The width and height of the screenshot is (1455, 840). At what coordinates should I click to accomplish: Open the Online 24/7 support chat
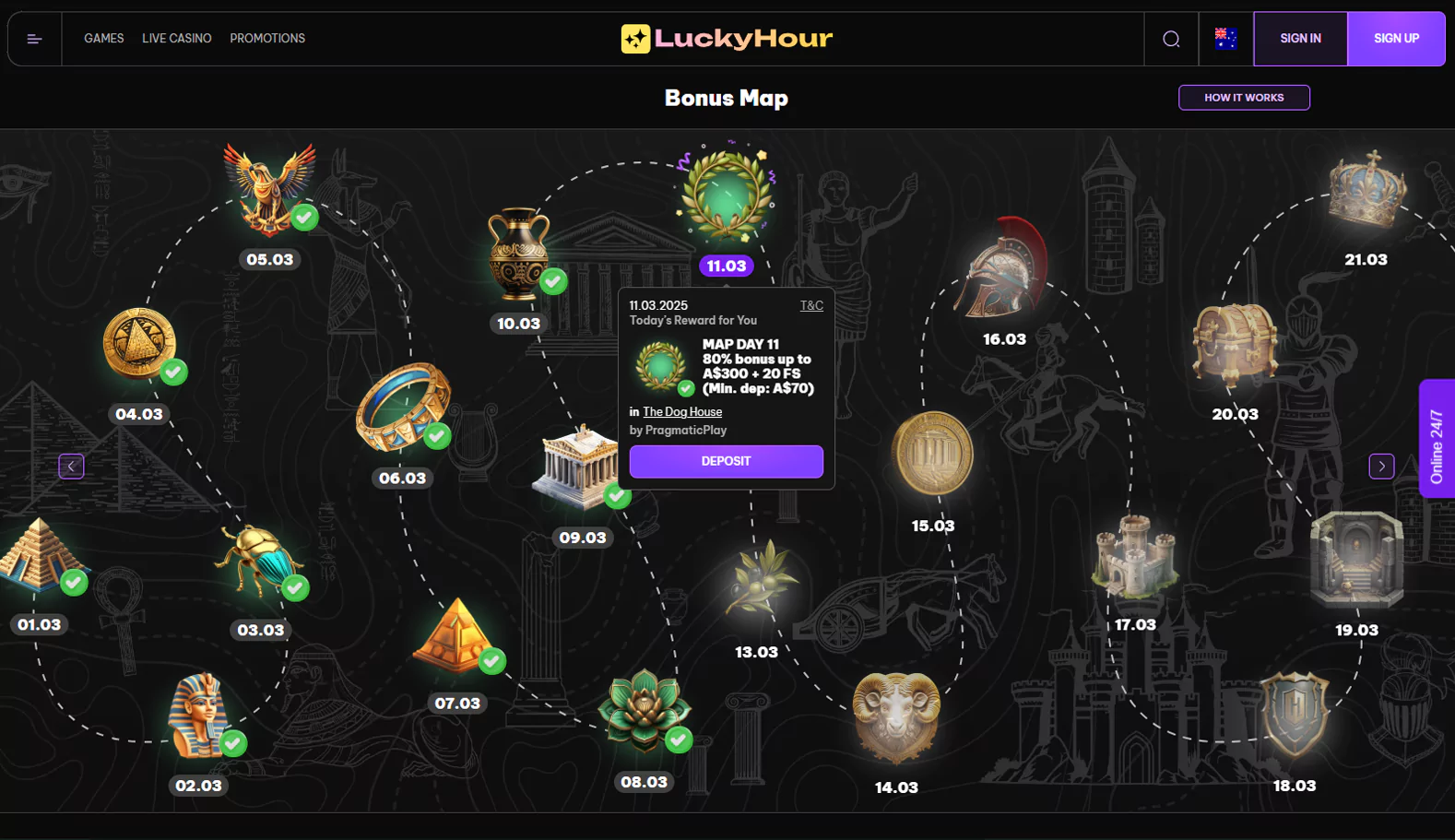click(1437, 439)
